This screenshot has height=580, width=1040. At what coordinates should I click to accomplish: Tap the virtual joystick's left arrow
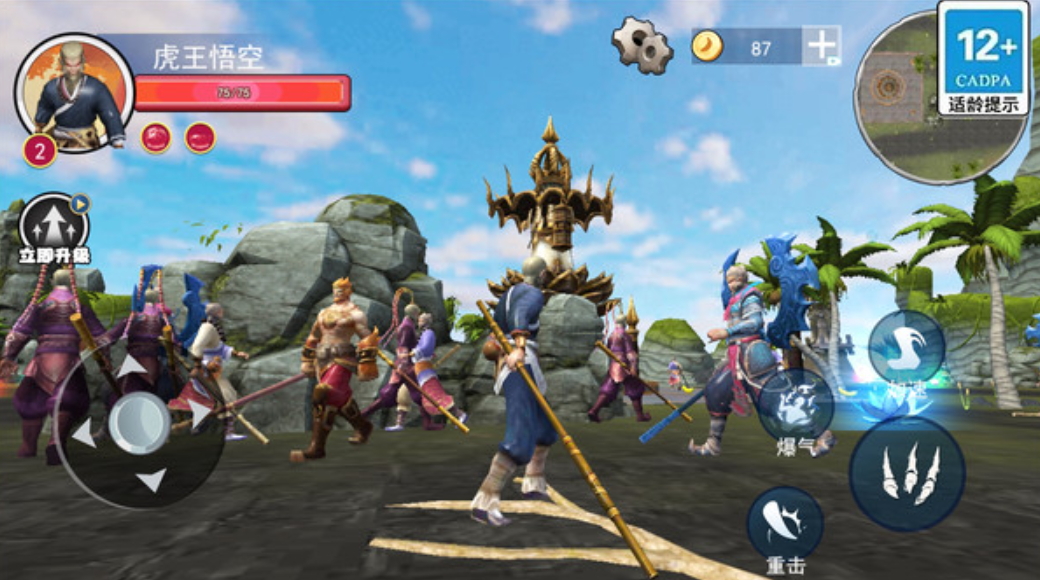84,433
